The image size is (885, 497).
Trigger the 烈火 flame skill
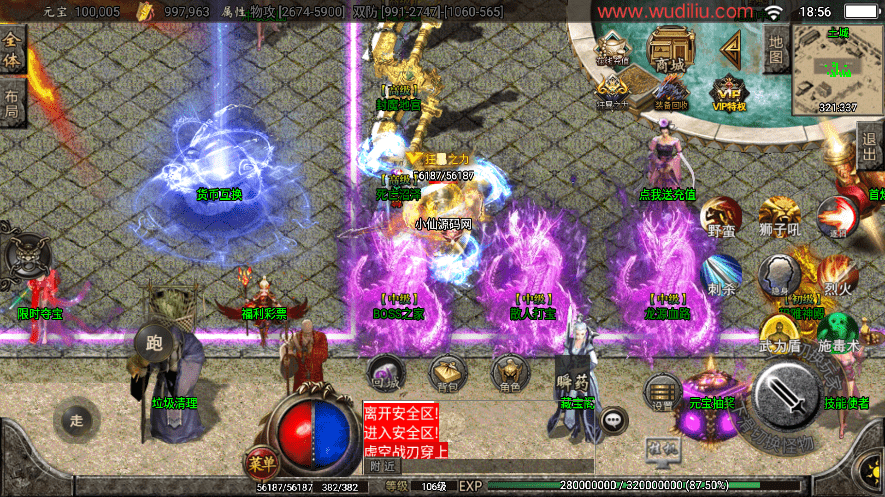click(x=835, y=275)
